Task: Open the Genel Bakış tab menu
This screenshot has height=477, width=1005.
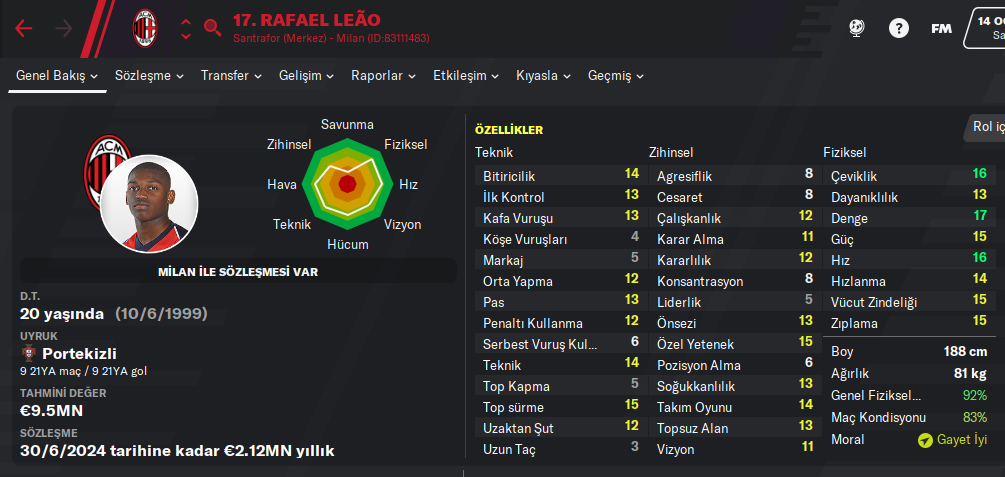Action: pos(57,75)
